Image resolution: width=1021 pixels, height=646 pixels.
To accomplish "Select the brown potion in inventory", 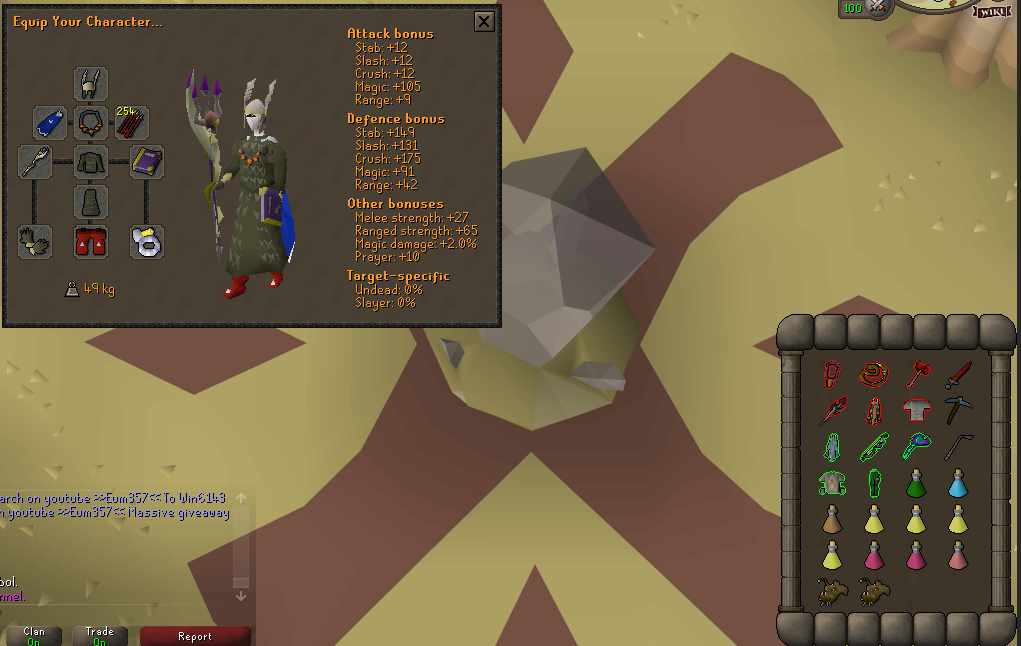I will point(832,520).
